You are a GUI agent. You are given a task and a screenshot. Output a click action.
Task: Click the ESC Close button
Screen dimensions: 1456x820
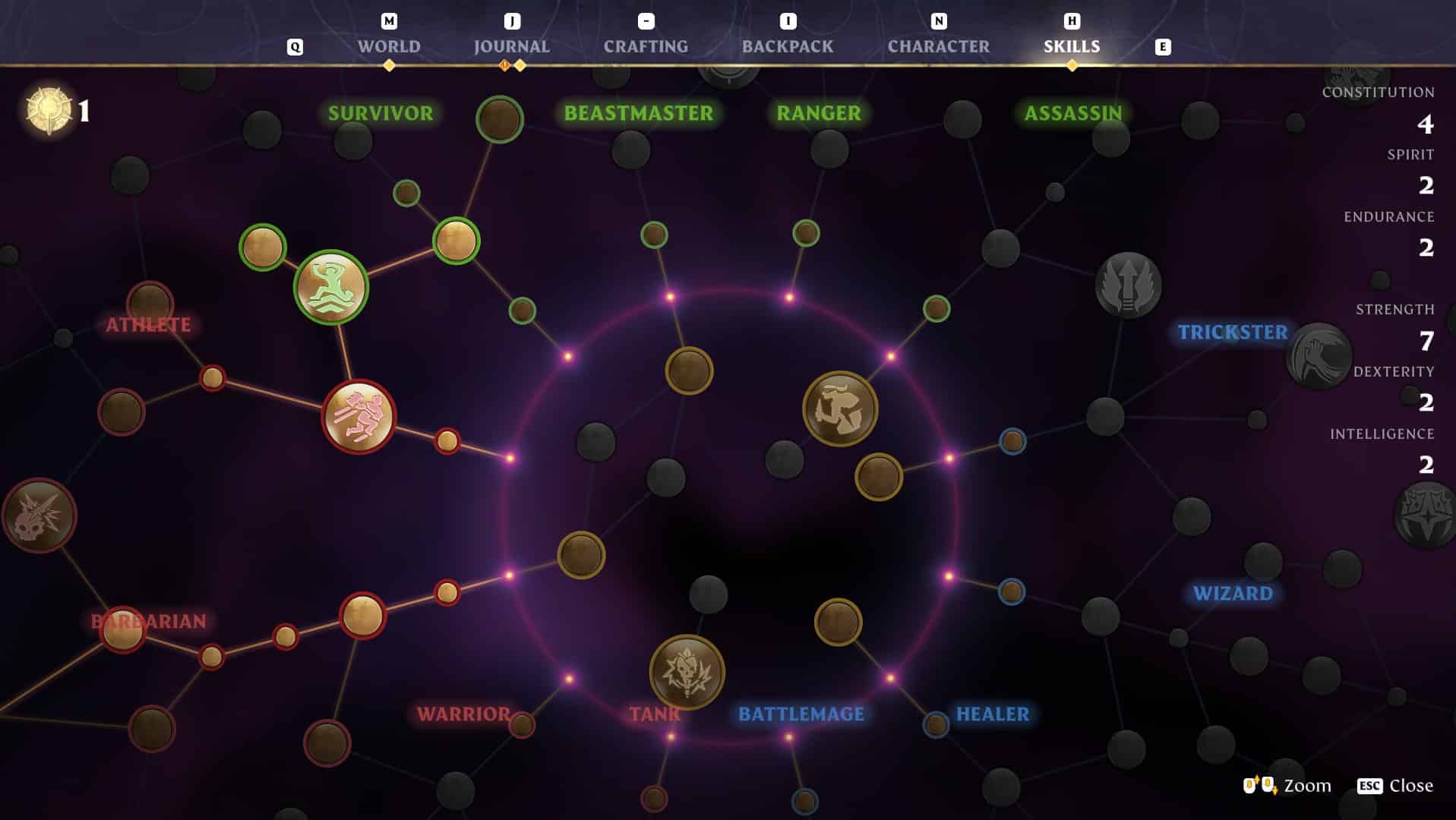(x=1394, y=786)
